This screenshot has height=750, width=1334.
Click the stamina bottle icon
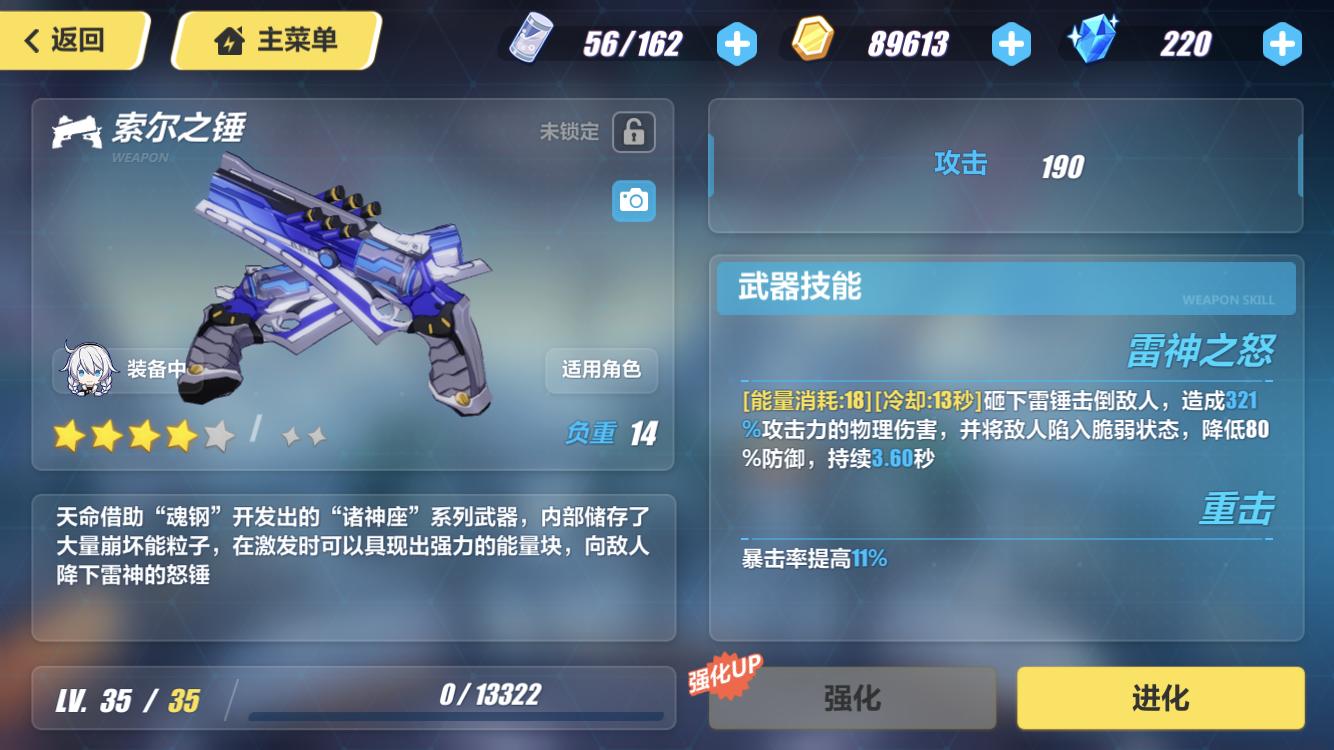coord(533,42)
